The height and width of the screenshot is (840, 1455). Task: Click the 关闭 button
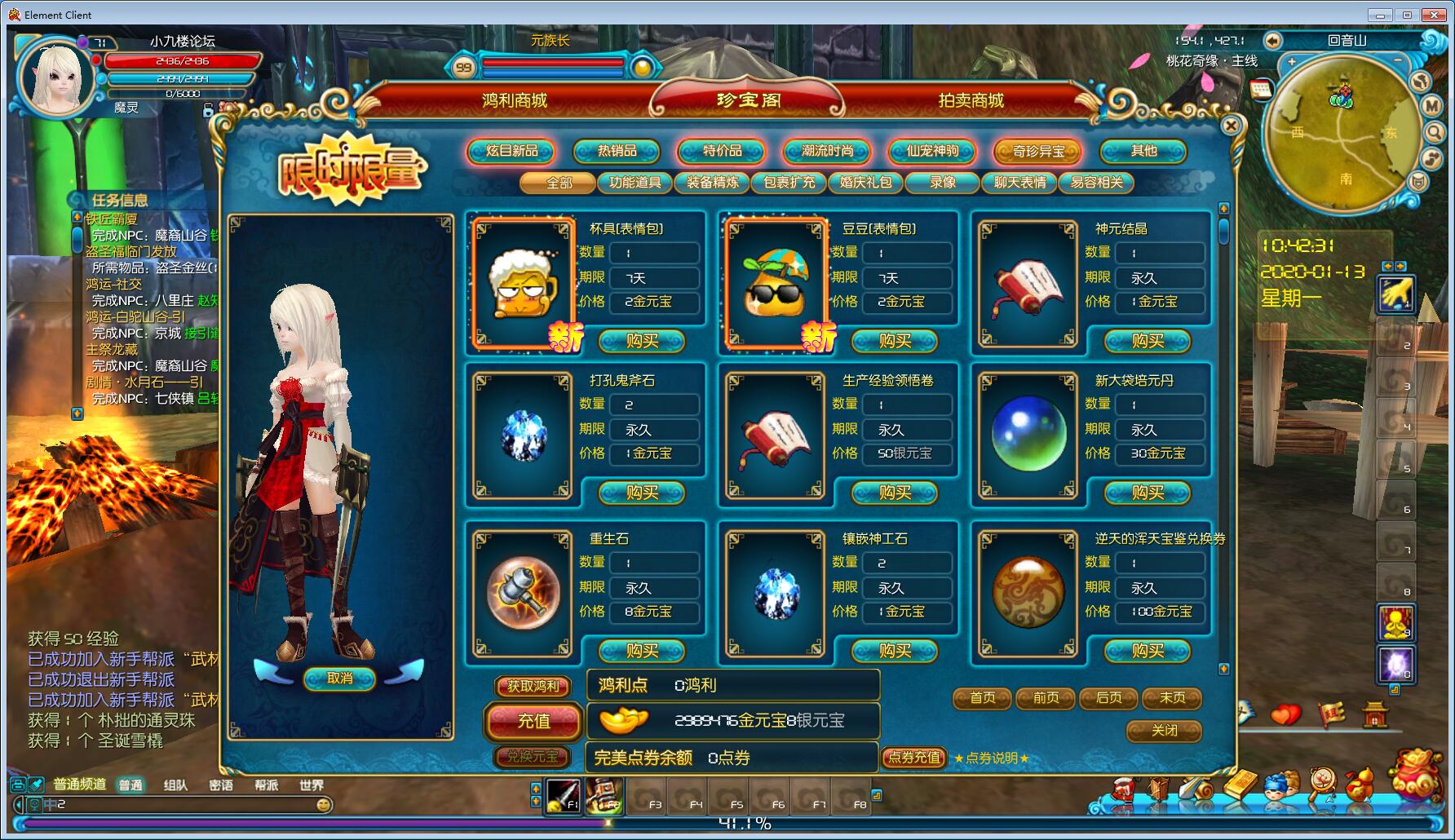pyautogui.click(x=1164, y=731)
